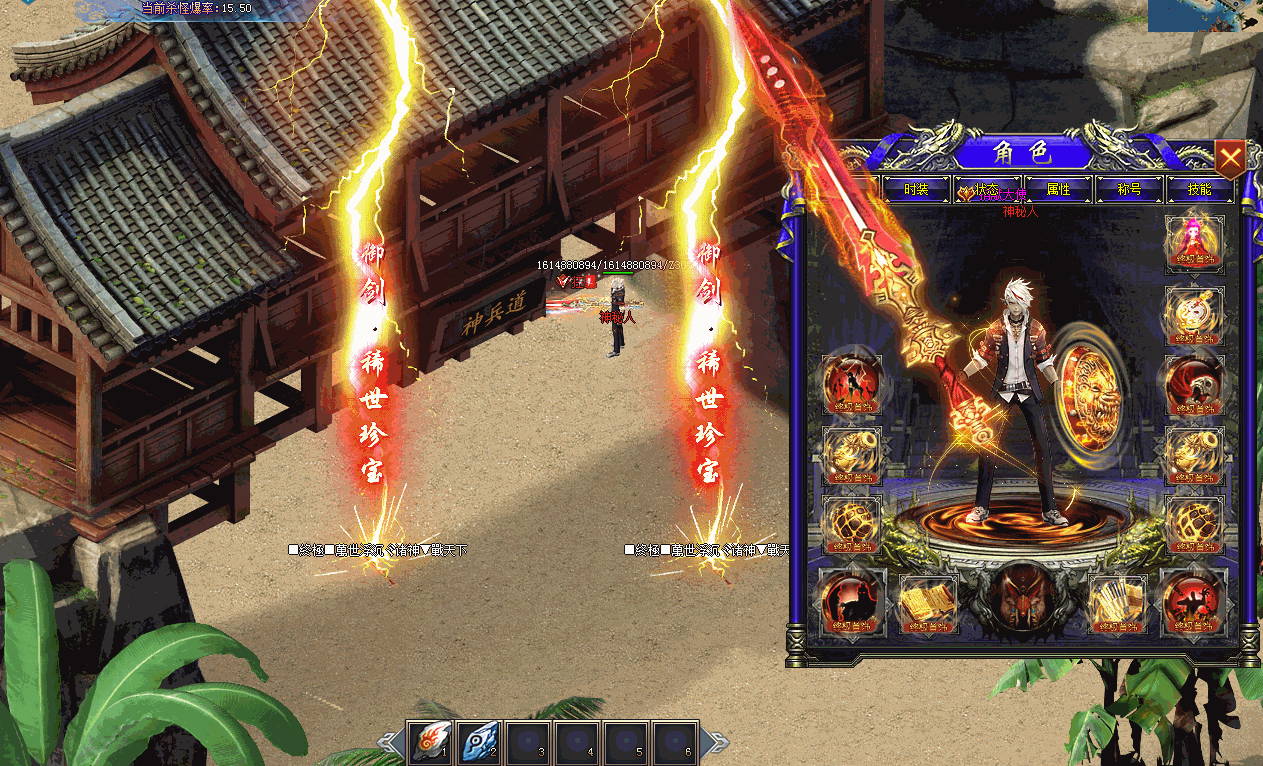Select the golden open book slot
The width and height of the screenshot is (1263, 766).
929,604
